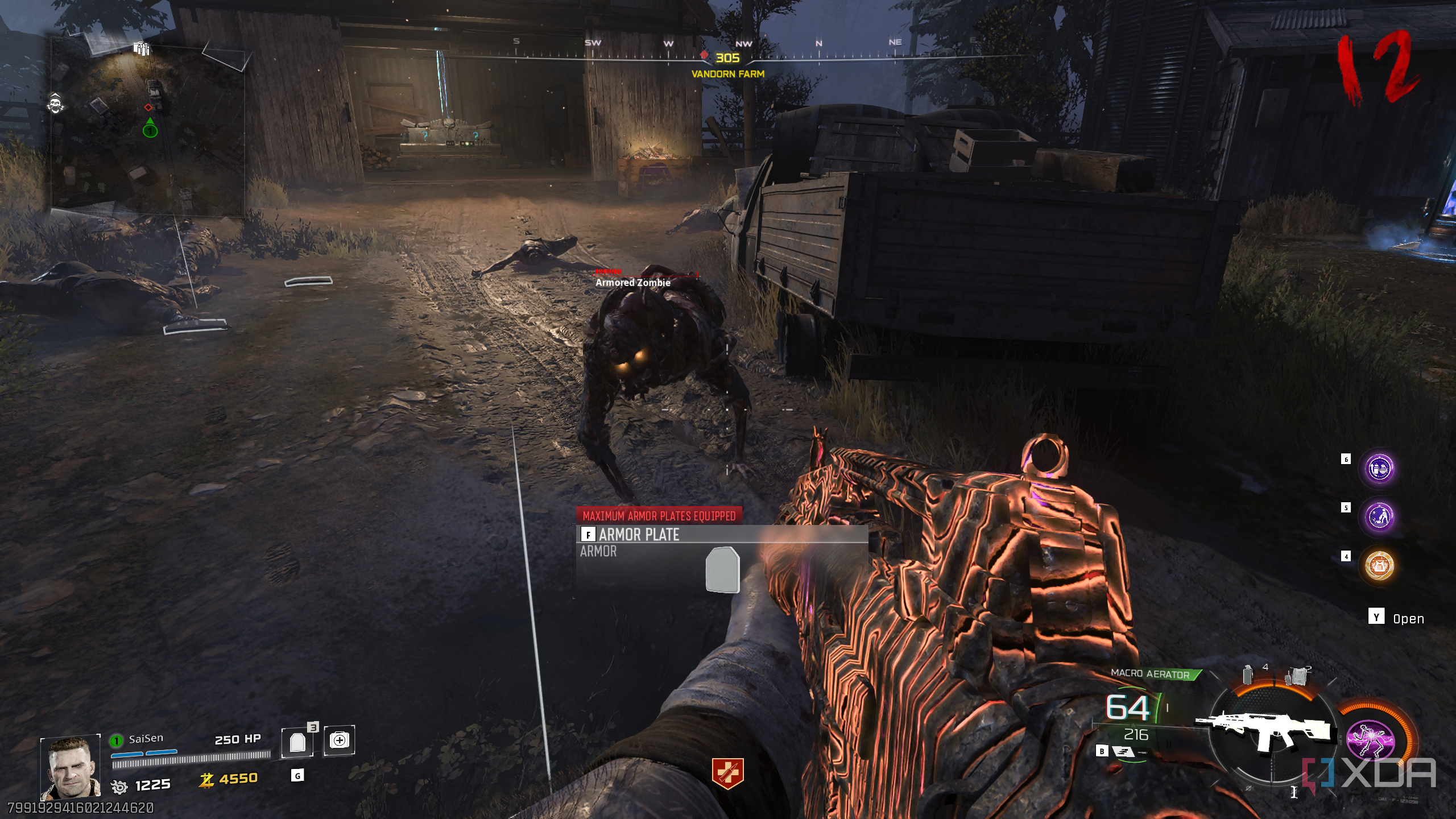Click the gold Essence currency icon
The height and width of the screenshot is (819, 1456).
click(x=206, y=780)
